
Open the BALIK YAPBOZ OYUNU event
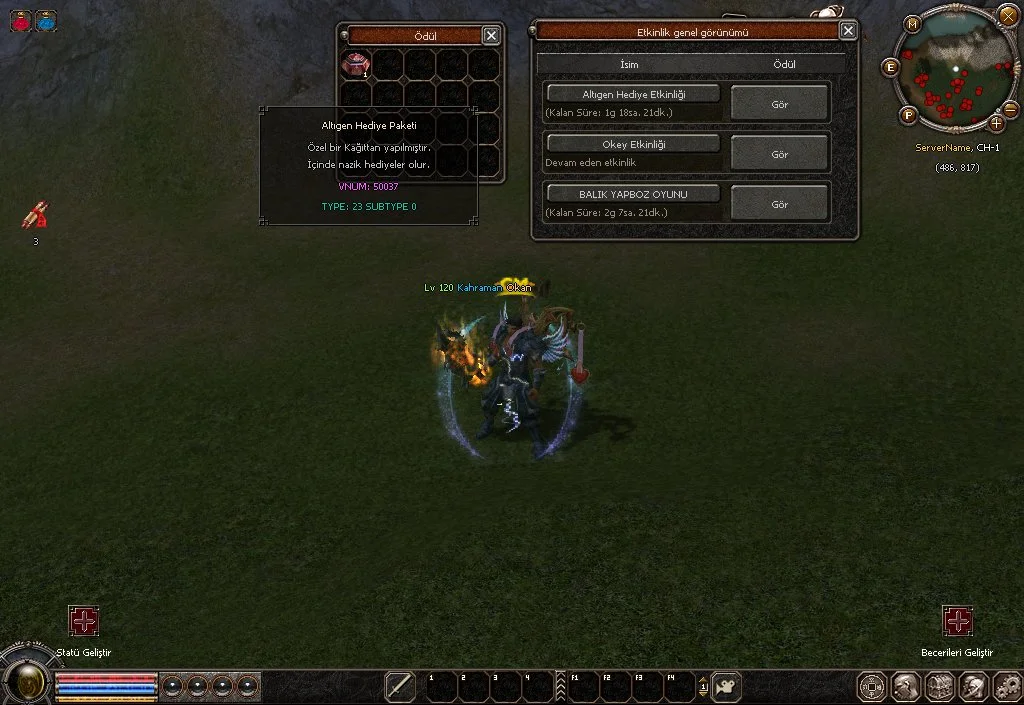(633, 193)
